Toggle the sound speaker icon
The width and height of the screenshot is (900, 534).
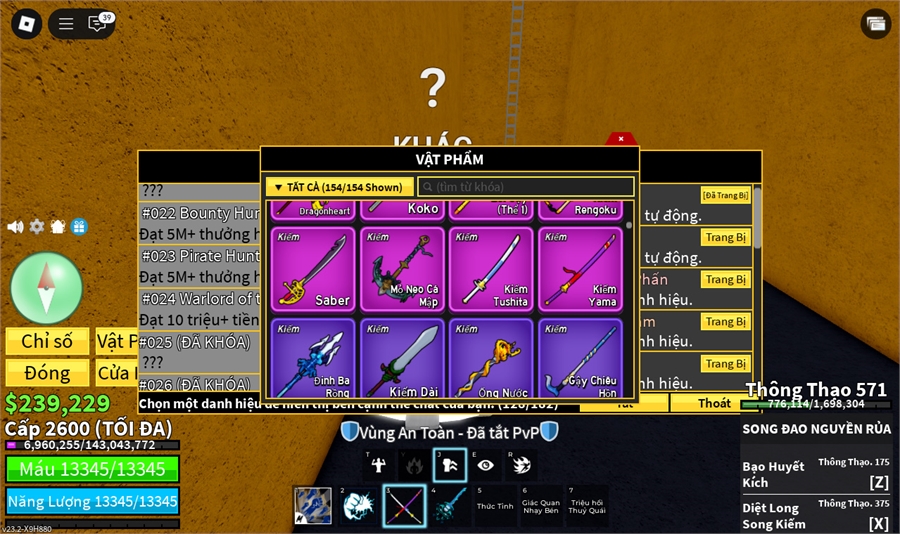coord(15,227)
